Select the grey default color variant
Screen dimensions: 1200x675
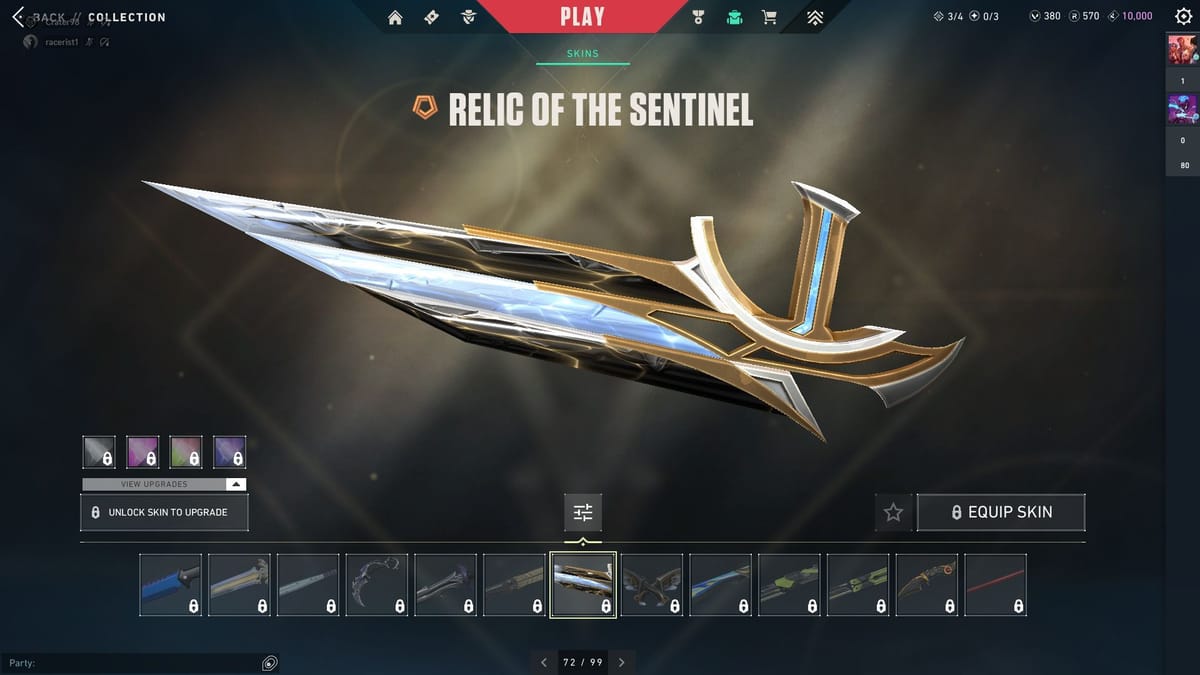99,452
